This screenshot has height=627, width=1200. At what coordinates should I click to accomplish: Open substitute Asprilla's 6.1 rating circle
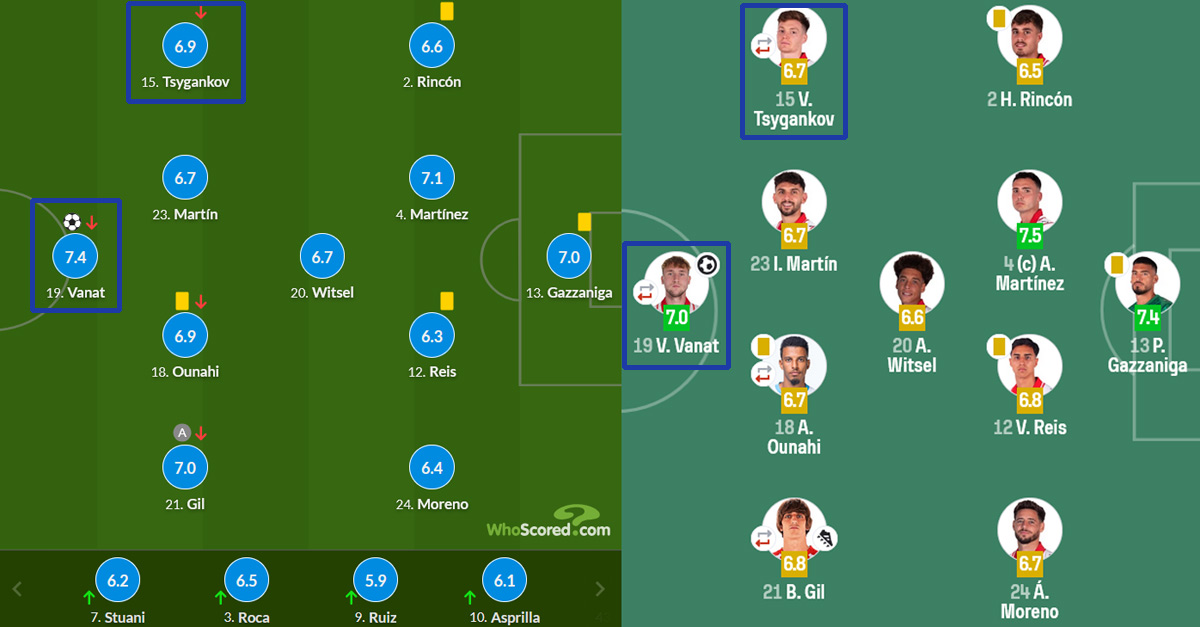pyautogui.click(x=504, y=581)
